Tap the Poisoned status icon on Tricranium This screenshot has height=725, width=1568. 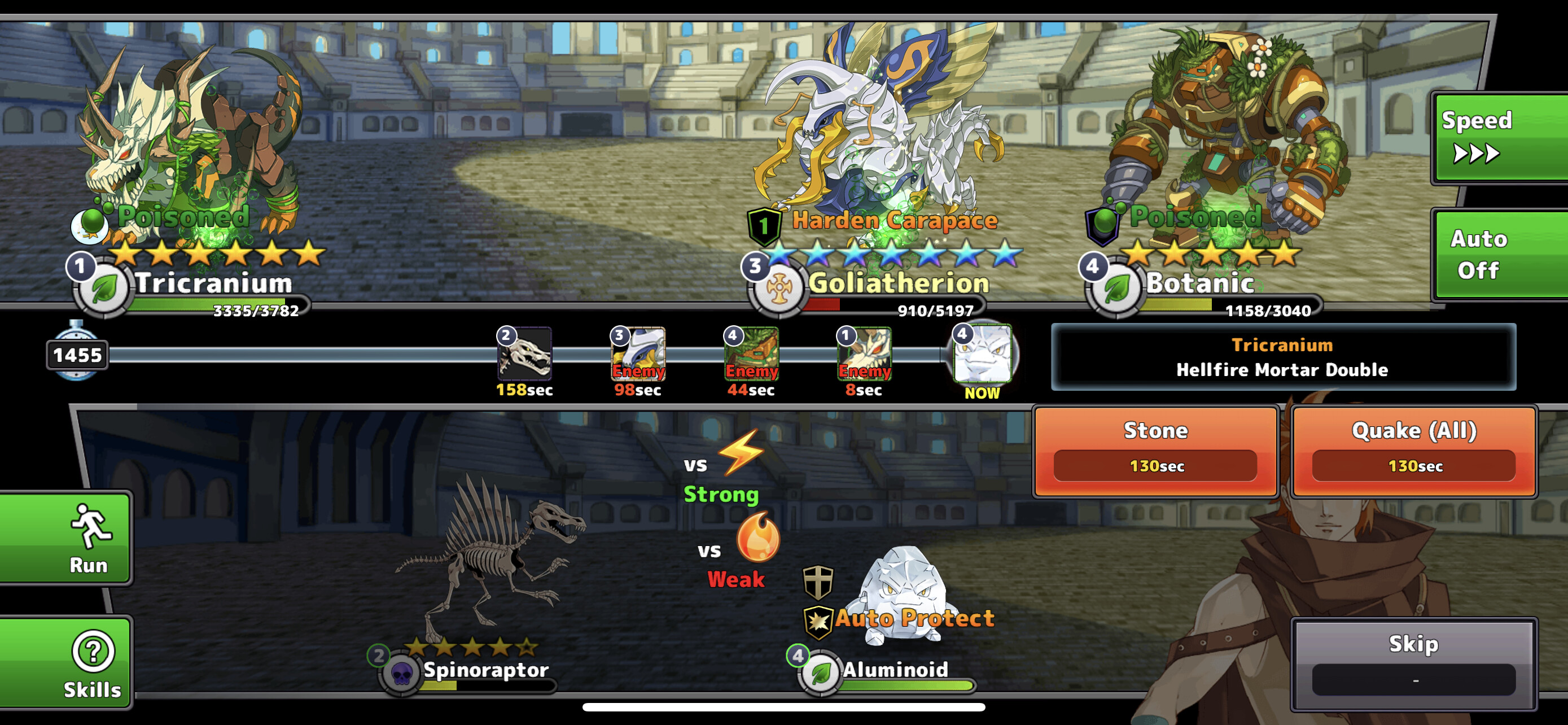tap(90, 224)
